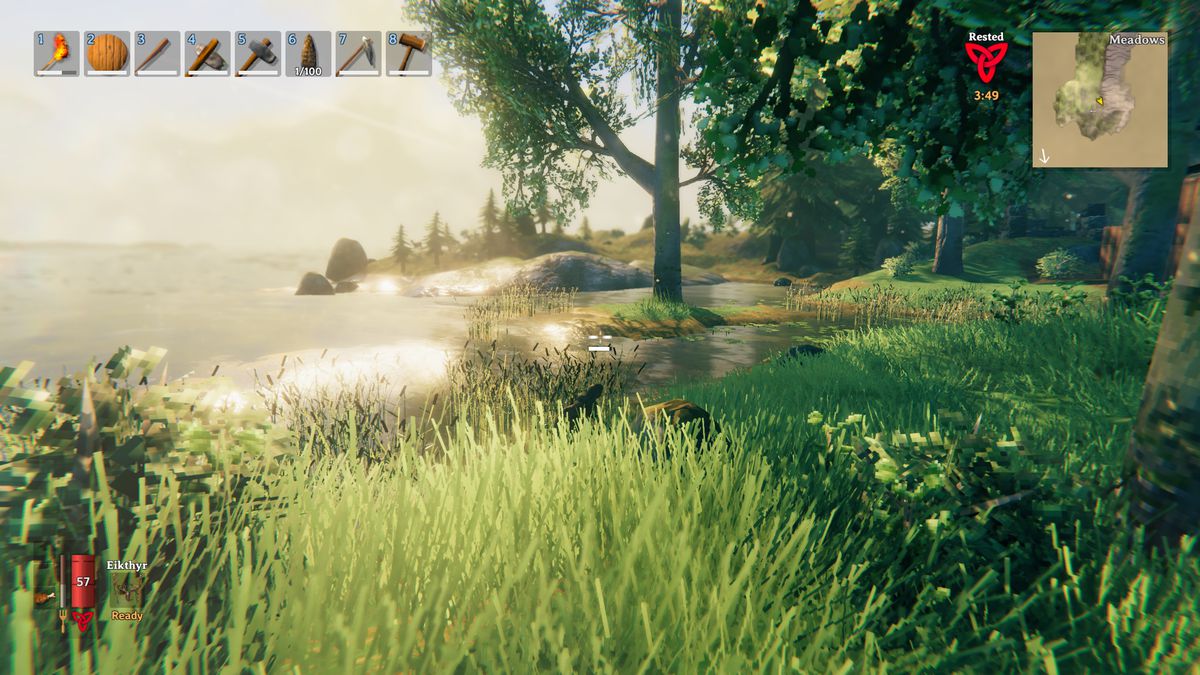Equip the pickaxe in slot 7
The height and width of the screenshot is (675, 1200).
click(x=358, y=54)
